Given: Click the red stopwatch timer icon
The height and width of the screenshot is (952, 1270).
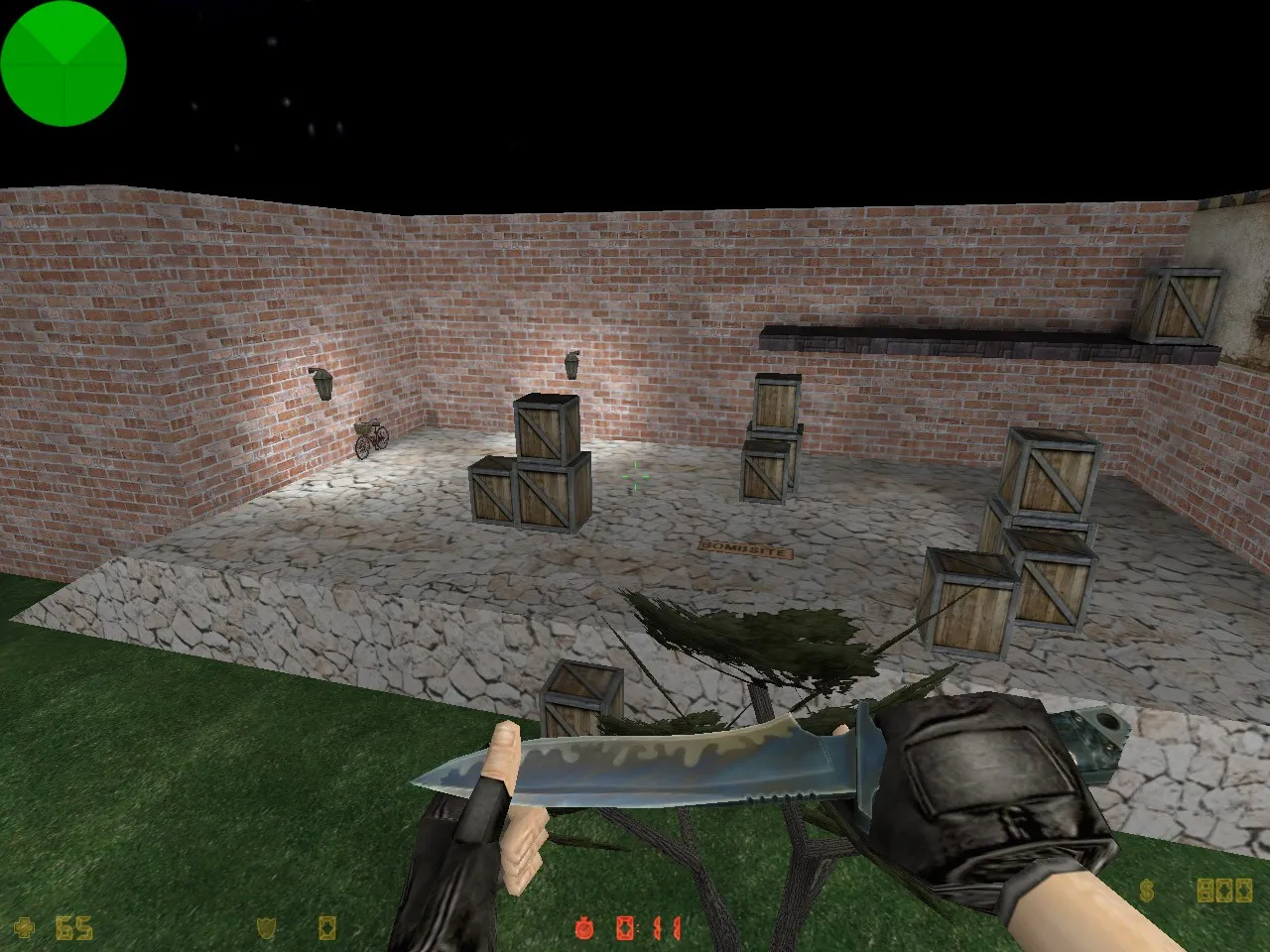Looking at the screenshot, I should click(584, 926).
